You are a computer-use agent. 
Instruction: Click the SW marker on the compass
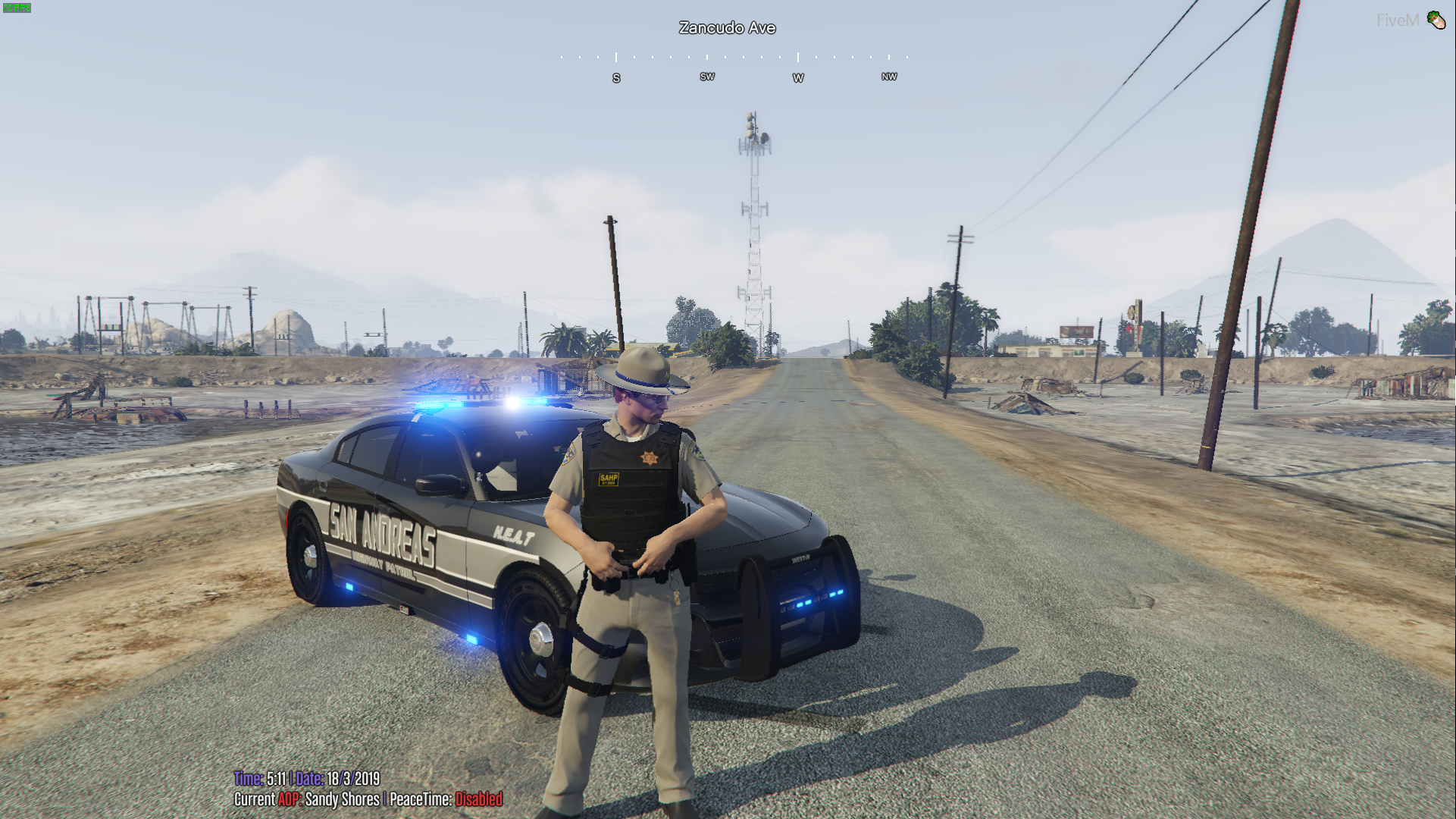707,76
